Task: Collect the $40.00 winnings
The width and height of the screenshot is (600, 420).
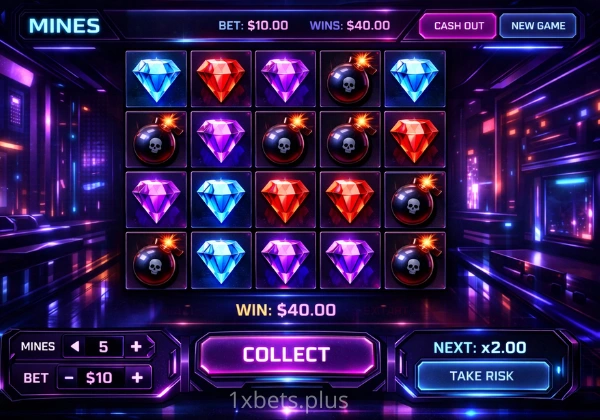Action: pyautogui.click(x=286, y=354)
